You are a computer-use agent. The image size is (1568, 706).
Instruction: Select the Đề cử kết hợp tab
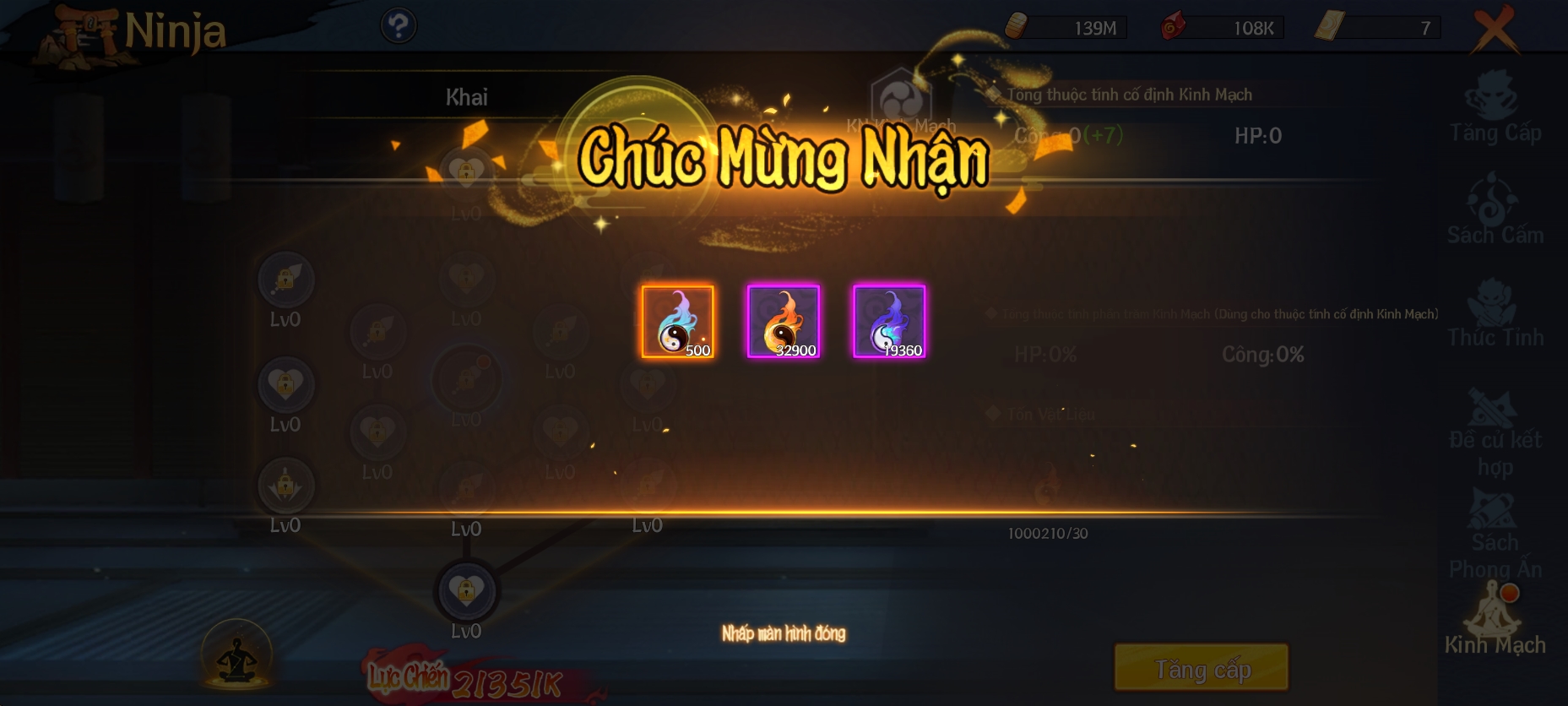(1495, 431)
